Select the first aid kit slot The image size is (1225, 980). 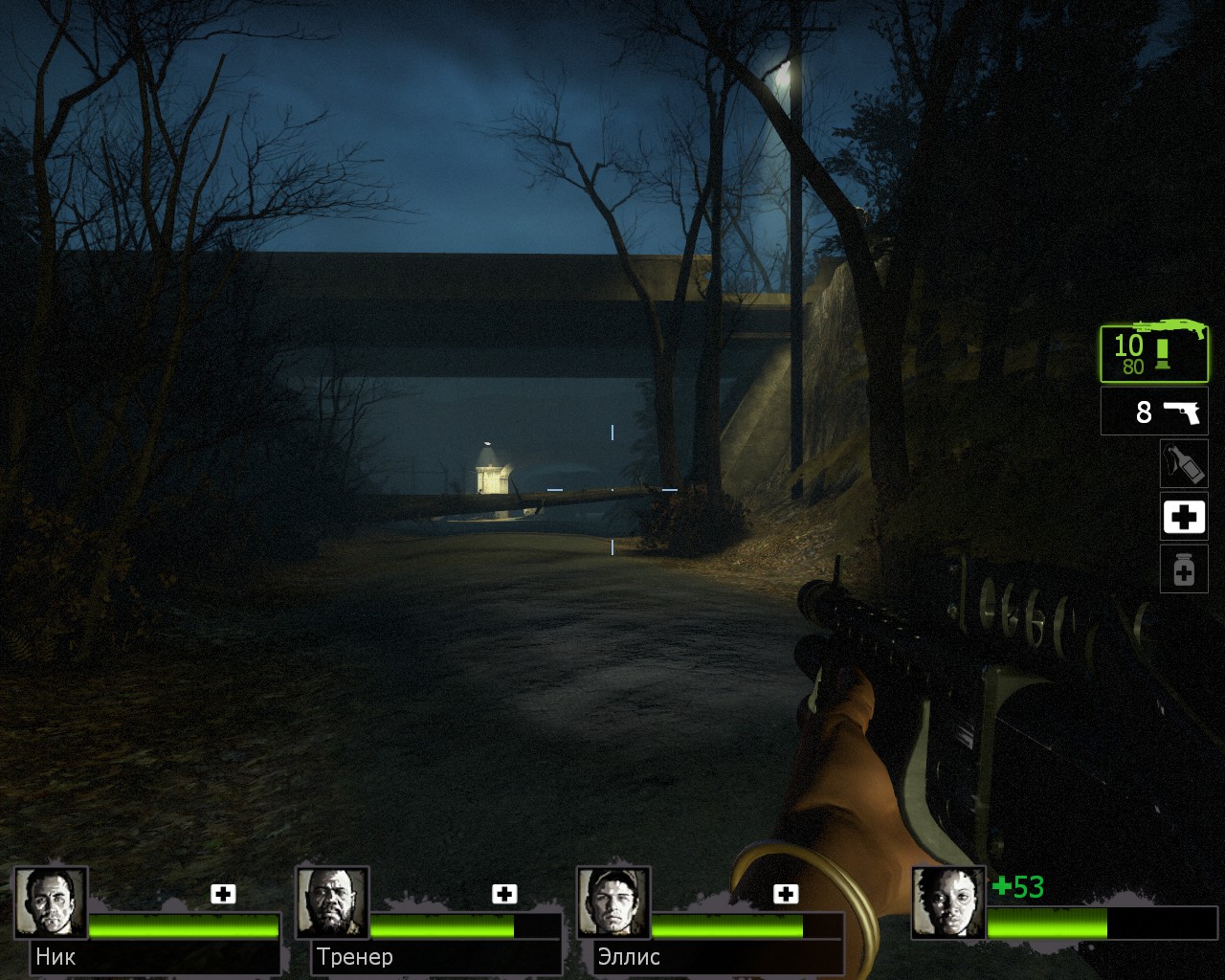point(1184,518)
